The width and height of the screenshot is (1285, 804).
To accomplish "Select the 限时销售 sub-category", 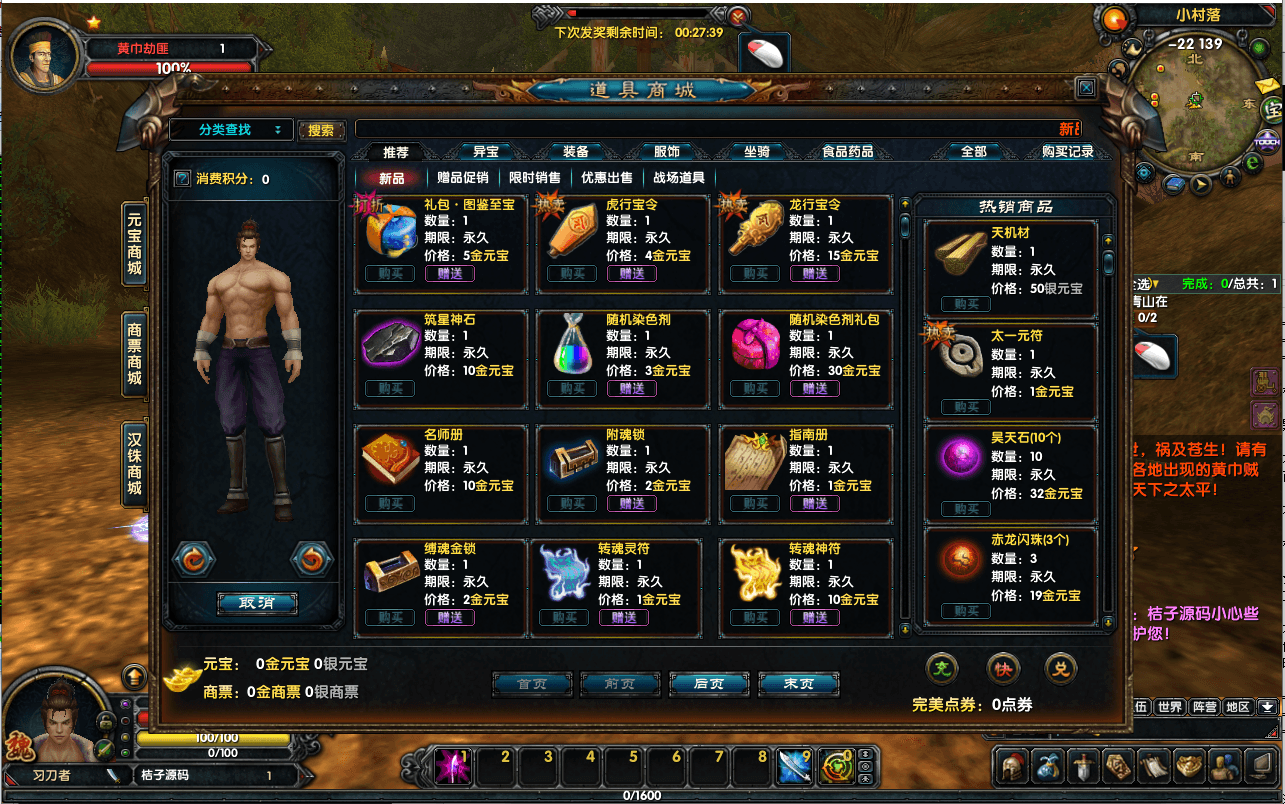I will (535, 178).
